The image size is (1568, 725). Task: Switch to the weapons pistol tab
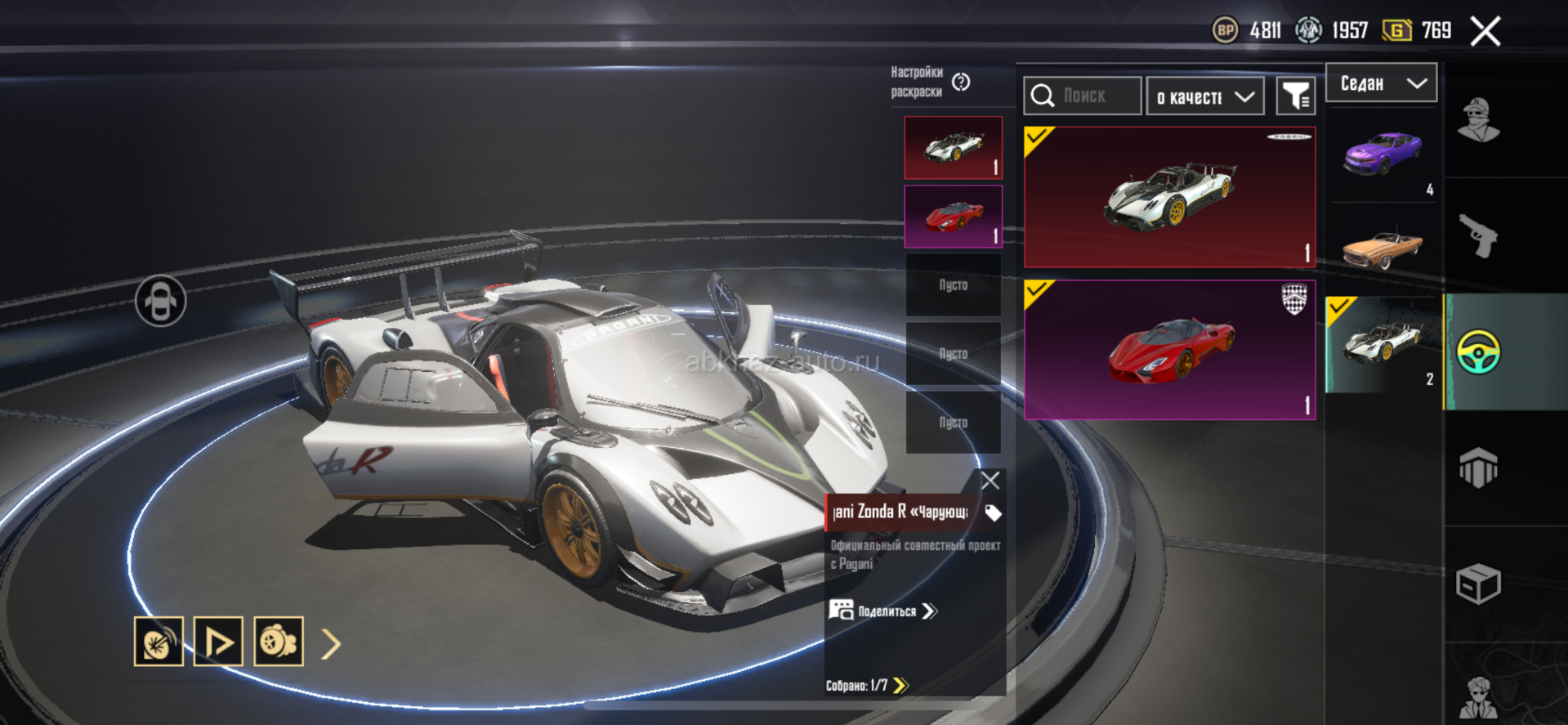1478,236
